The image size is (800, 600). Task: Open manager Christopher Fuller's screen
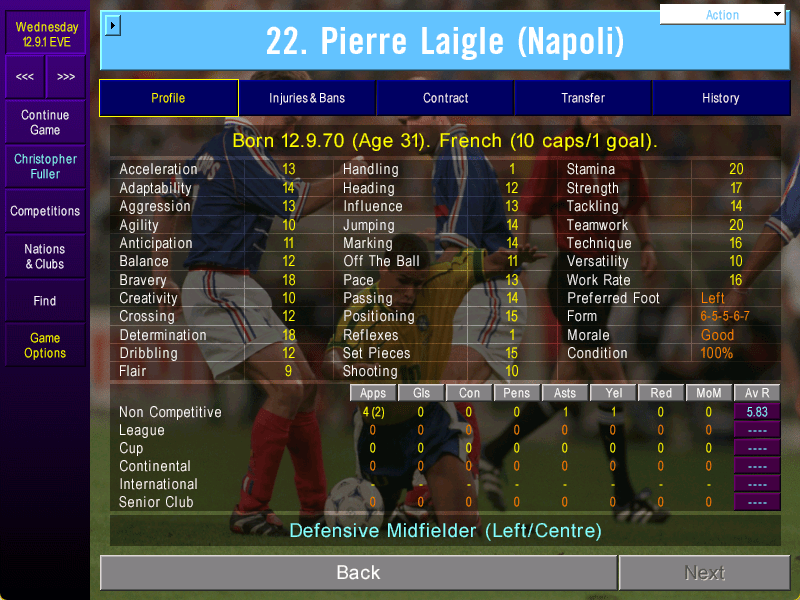[45, 166]
